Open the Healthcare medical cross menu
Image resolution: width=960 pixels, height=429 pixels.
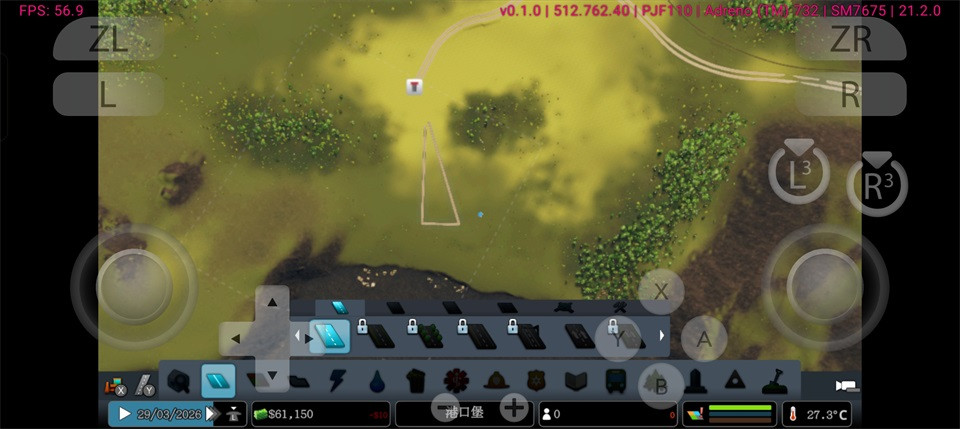456,381
